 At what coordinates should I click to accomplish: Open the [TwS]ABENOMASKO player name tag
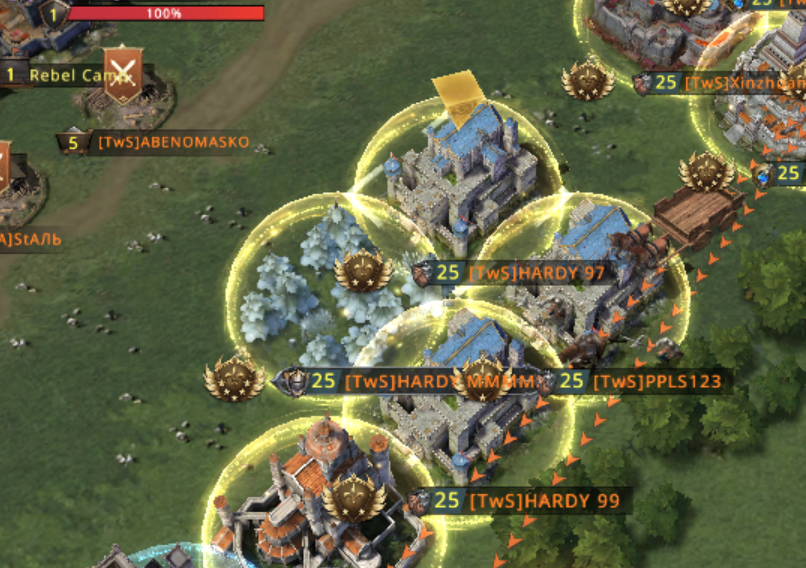click(173, 142)
